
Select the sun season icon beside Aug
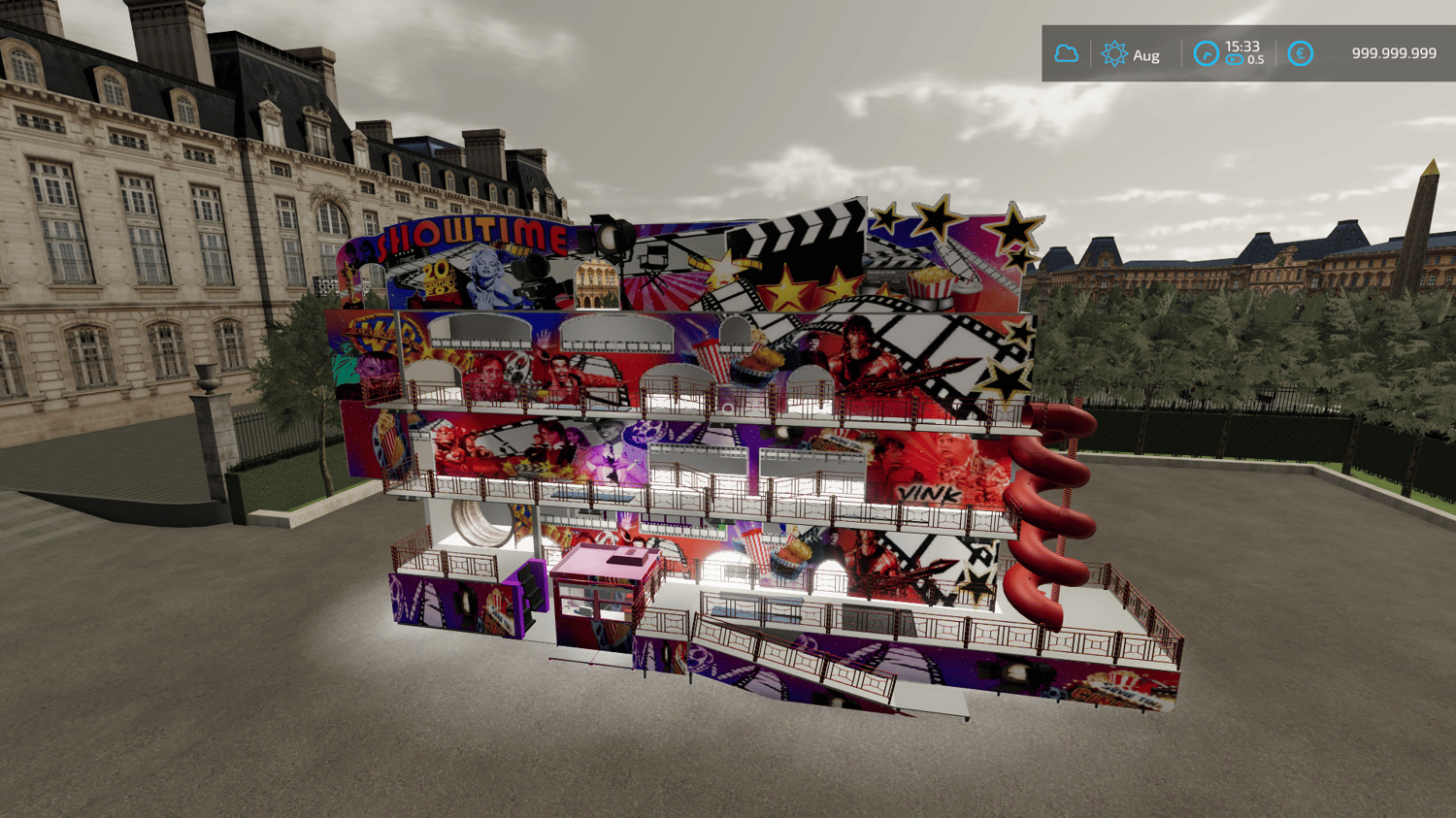(x=1114, y=53)
